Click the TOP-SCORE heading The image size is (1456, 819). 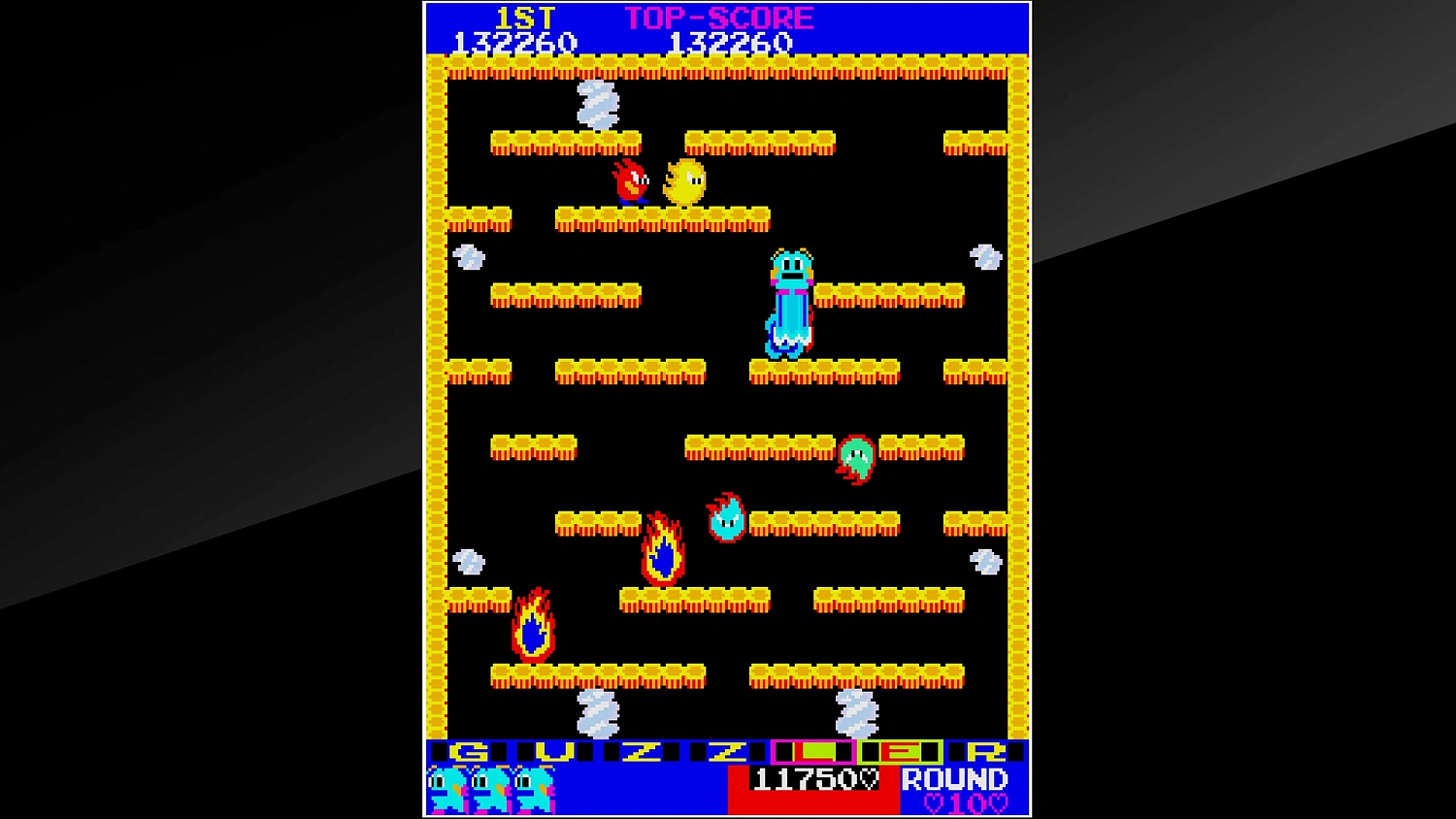718,16
